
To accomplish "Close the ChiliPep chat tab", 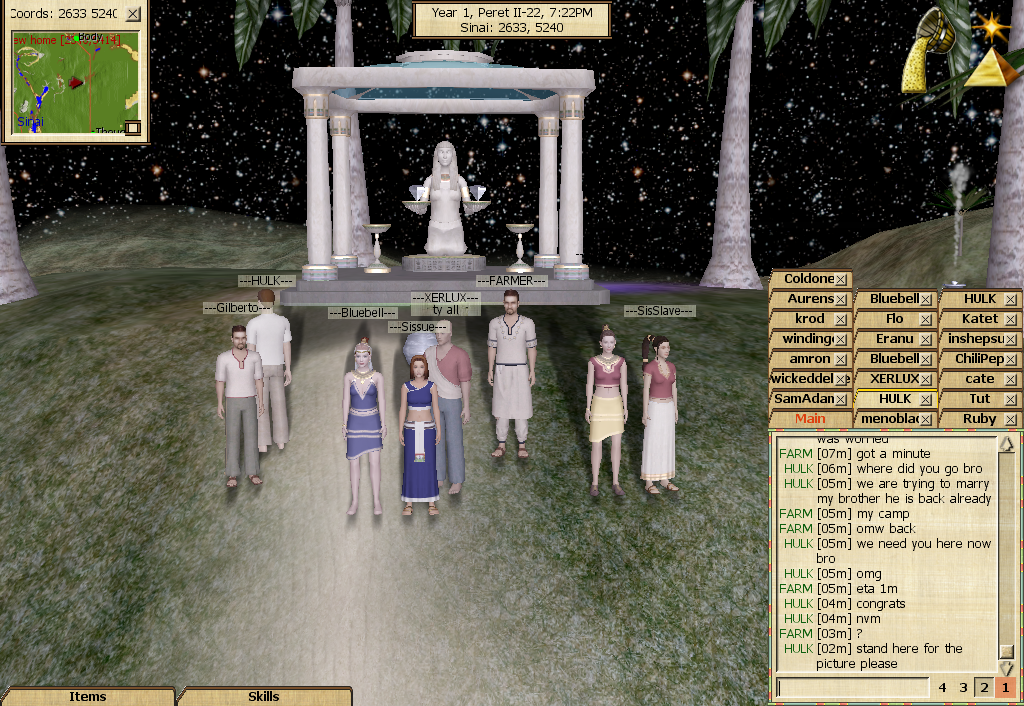I will pyautogui.click(x=1010, y=360).
